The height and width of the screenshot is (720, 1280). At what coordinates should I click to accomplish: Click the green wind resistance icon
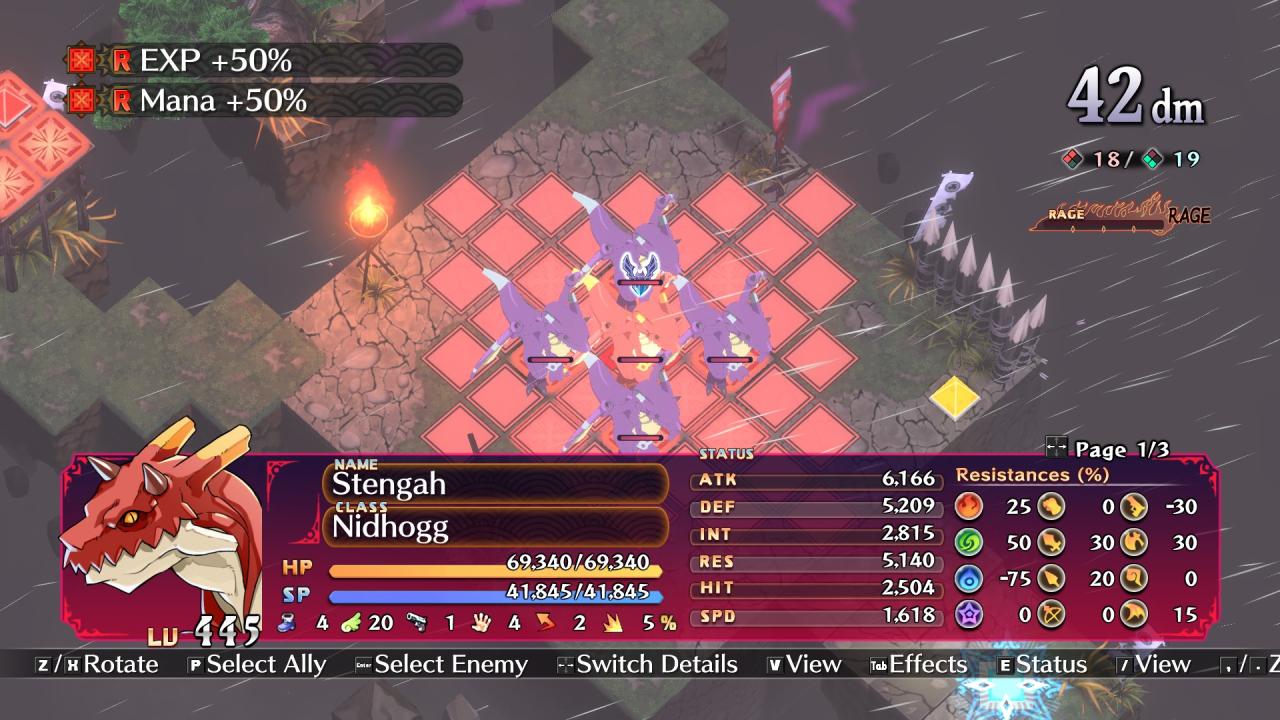969,542
